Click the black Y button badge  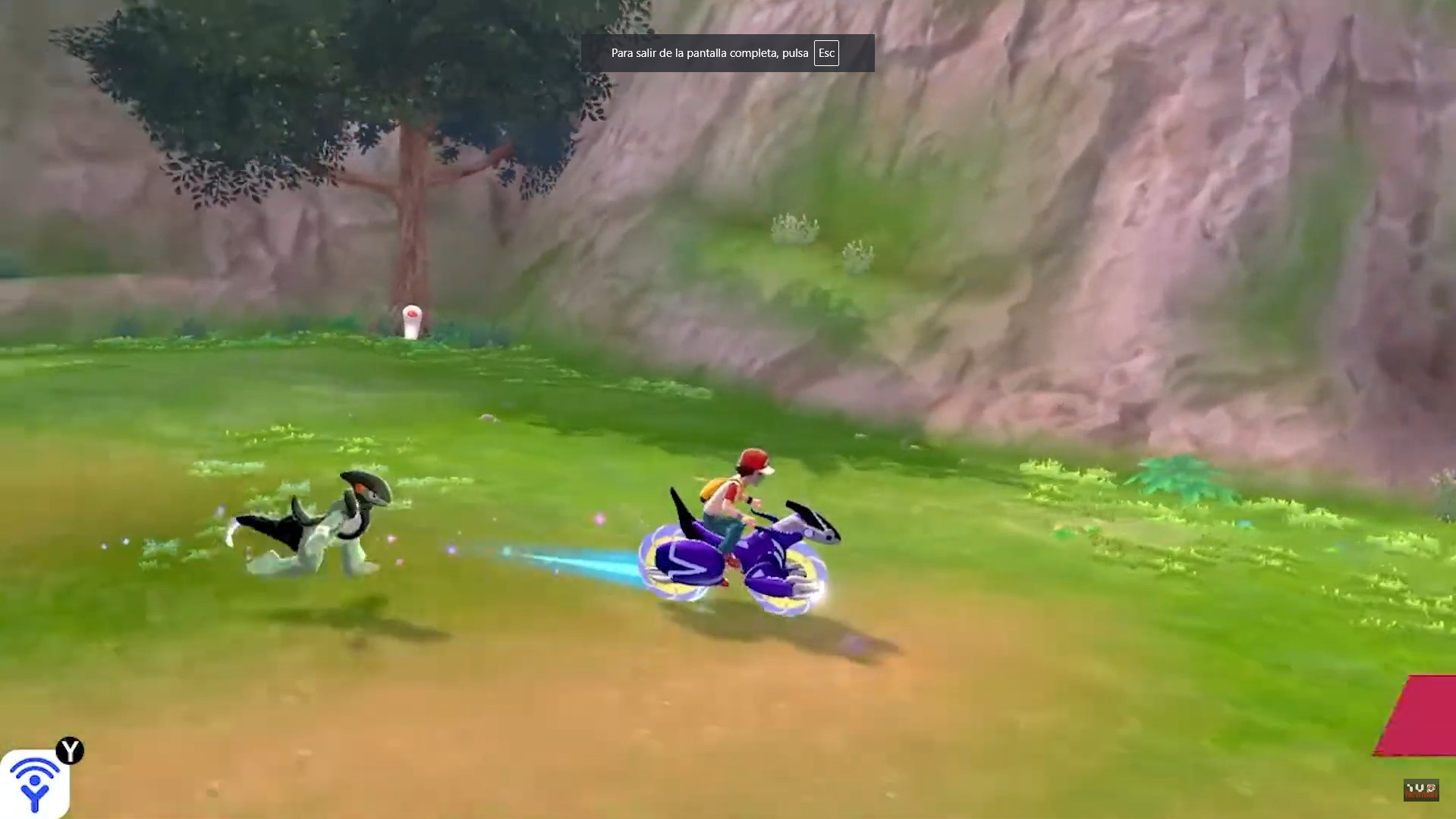69,749
